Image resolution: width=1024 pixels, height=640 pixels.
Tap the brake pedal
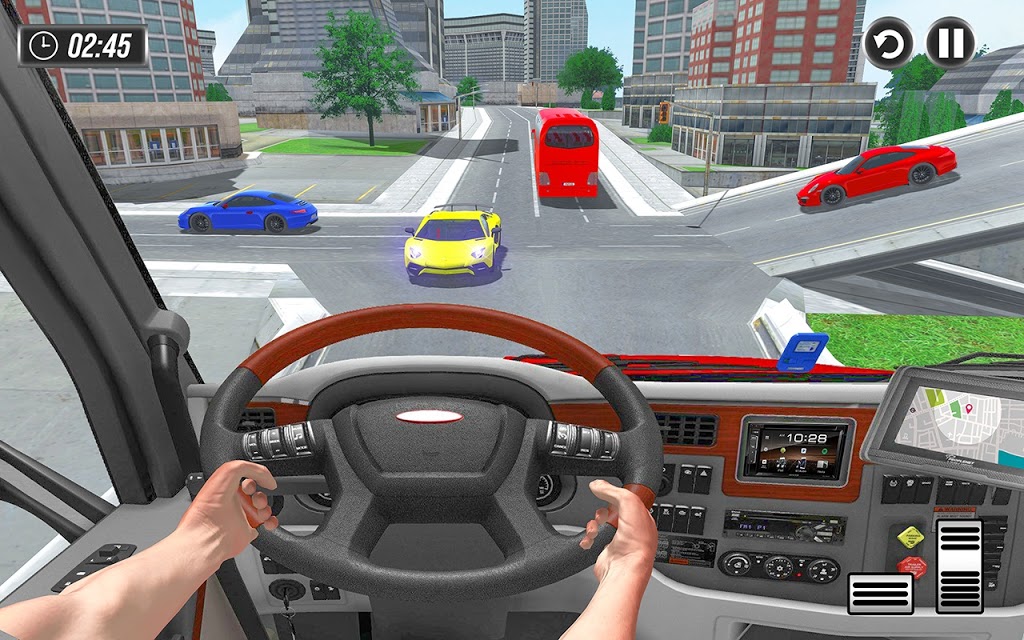click(880, 593)
